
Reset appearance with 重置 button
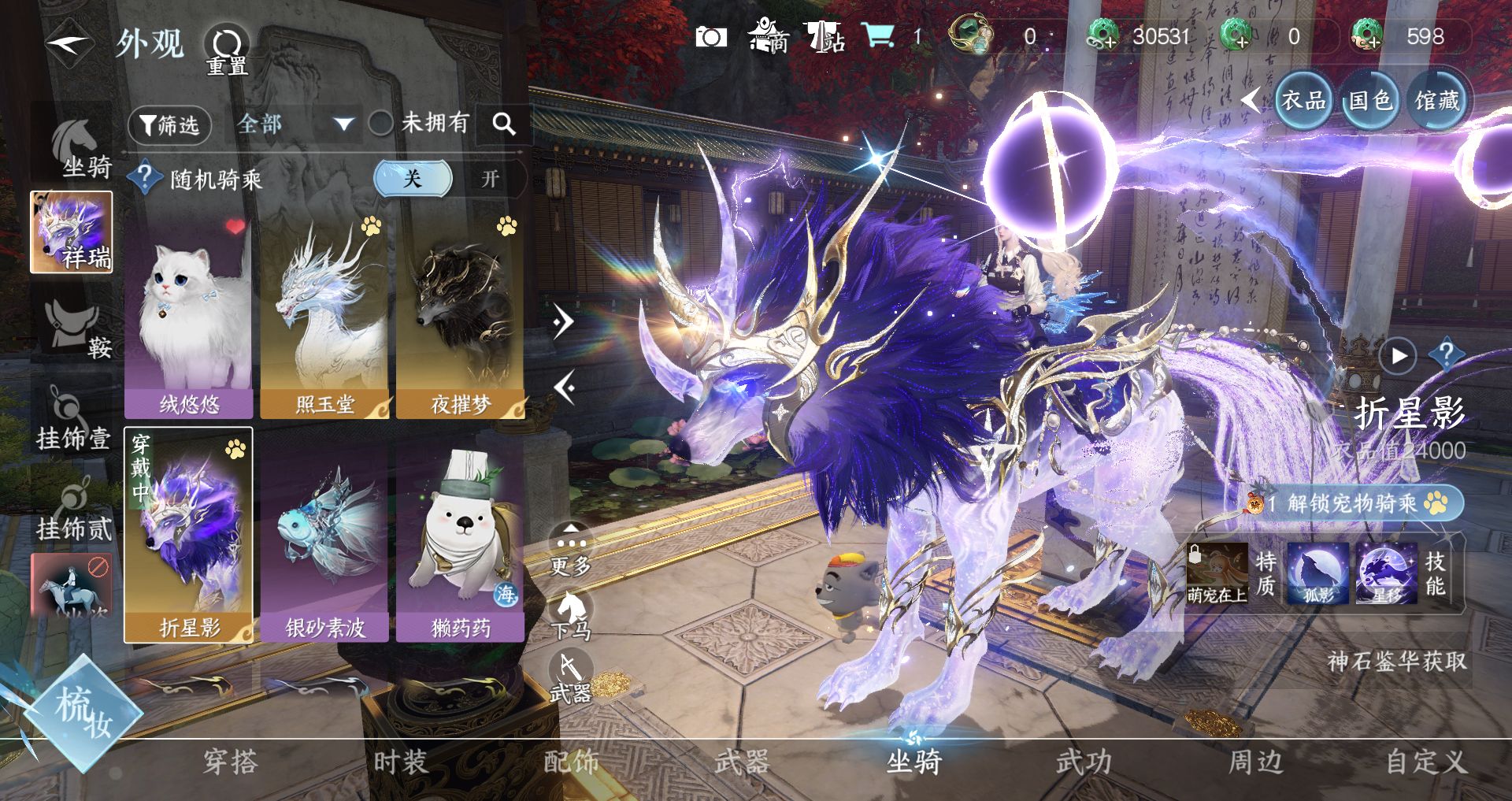click(x=227, y=50)
